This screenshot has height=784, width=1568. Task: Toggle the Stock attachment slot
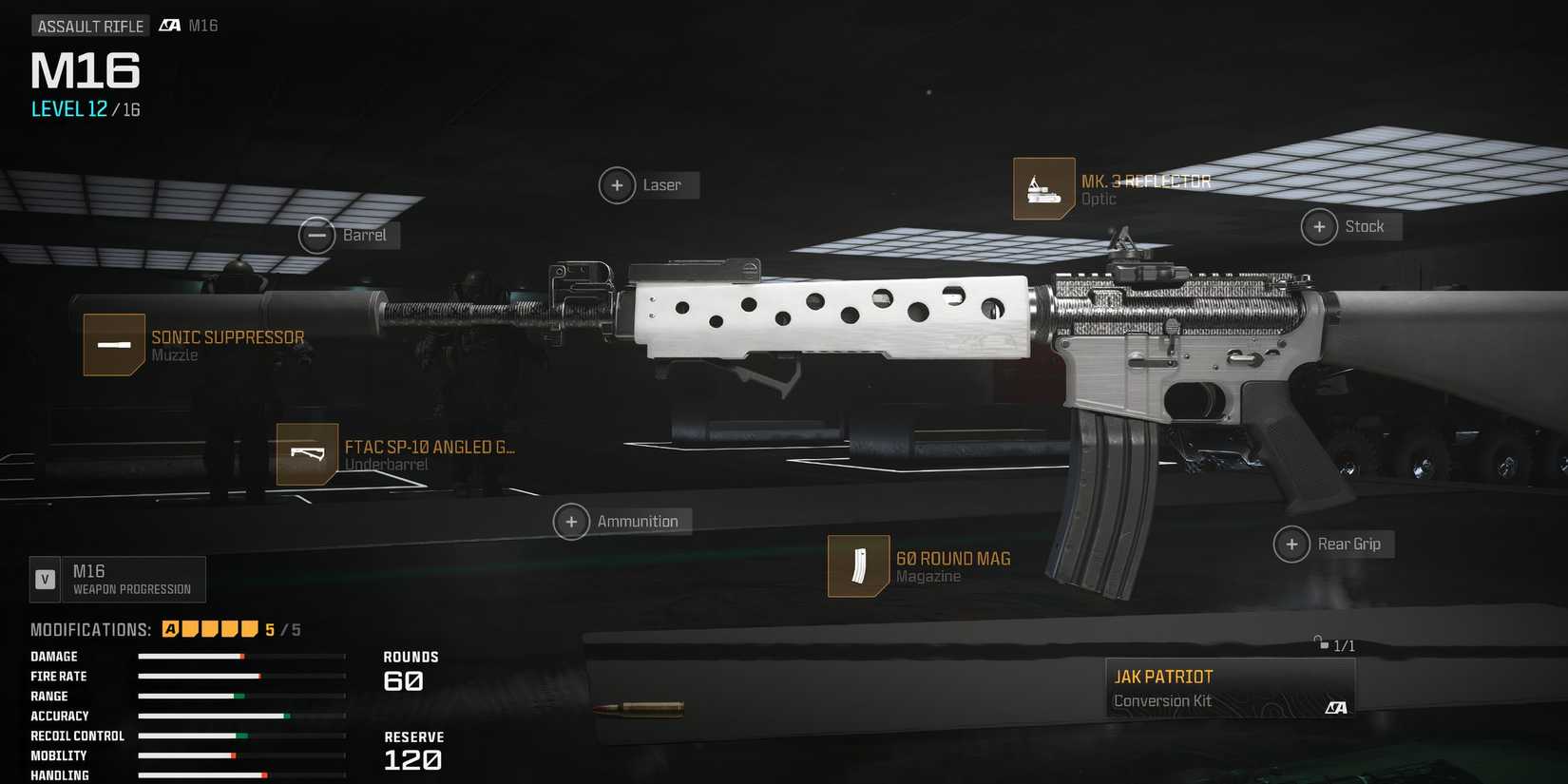coord(1319,226)
